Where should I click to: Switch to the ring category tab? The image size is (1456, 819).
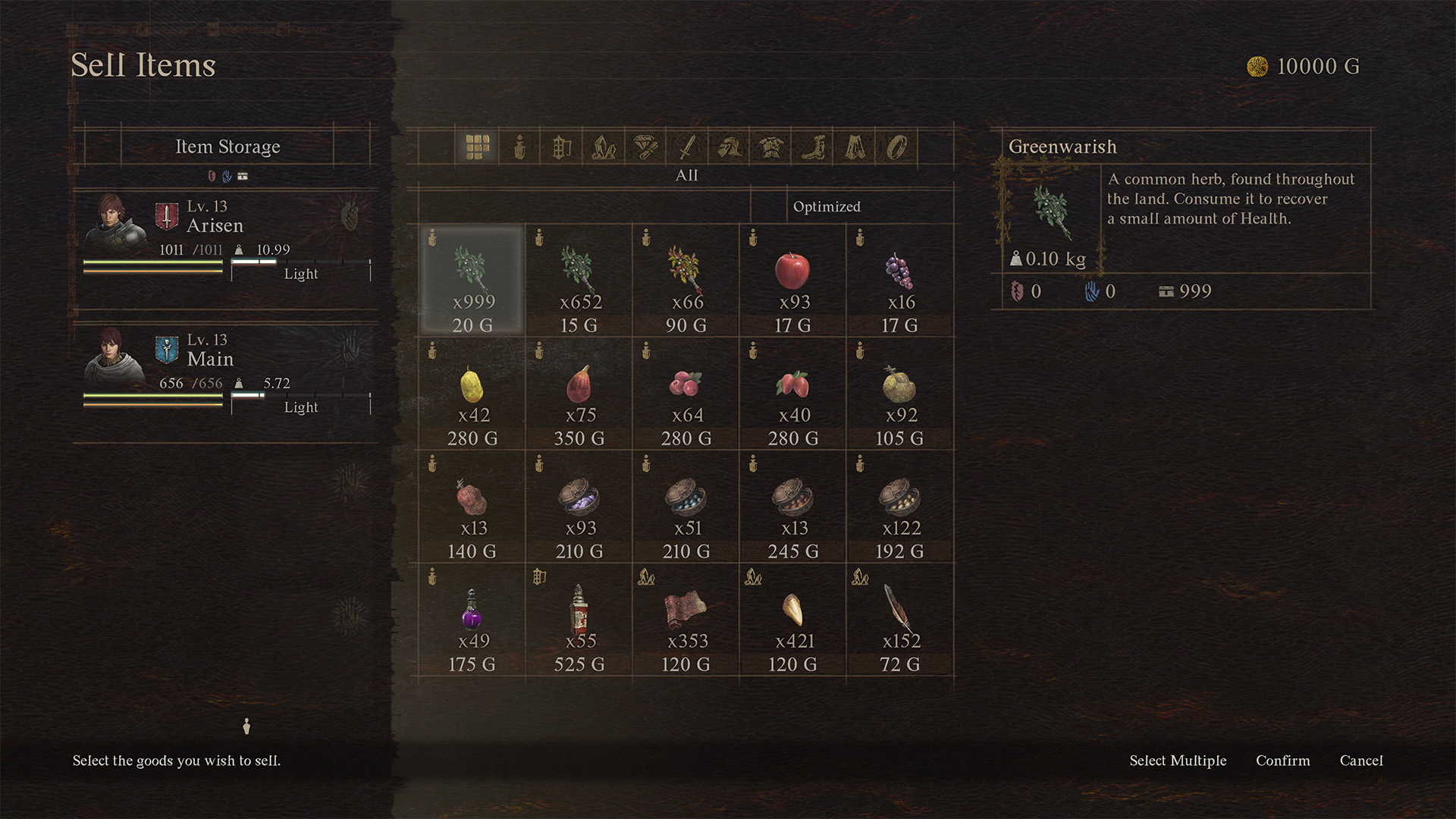point(896,147)
